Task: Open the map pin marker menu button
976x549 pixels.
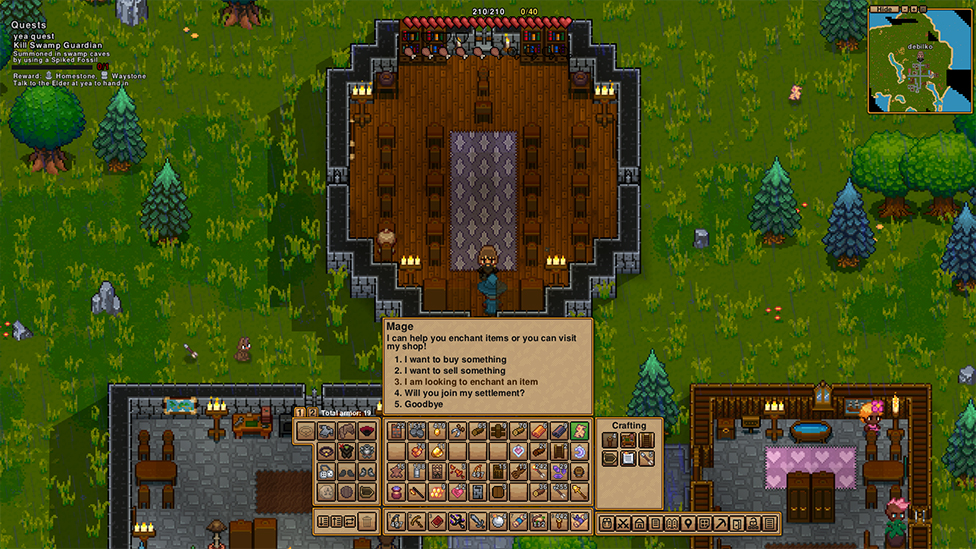Action: click(688, 523)
